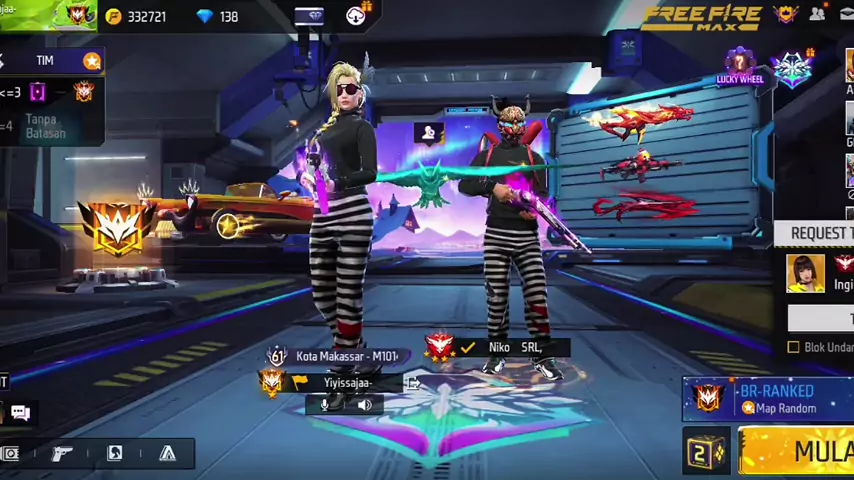Open the player profile rank badge
This screenshot has width=854, height=480.
[75, 14]
